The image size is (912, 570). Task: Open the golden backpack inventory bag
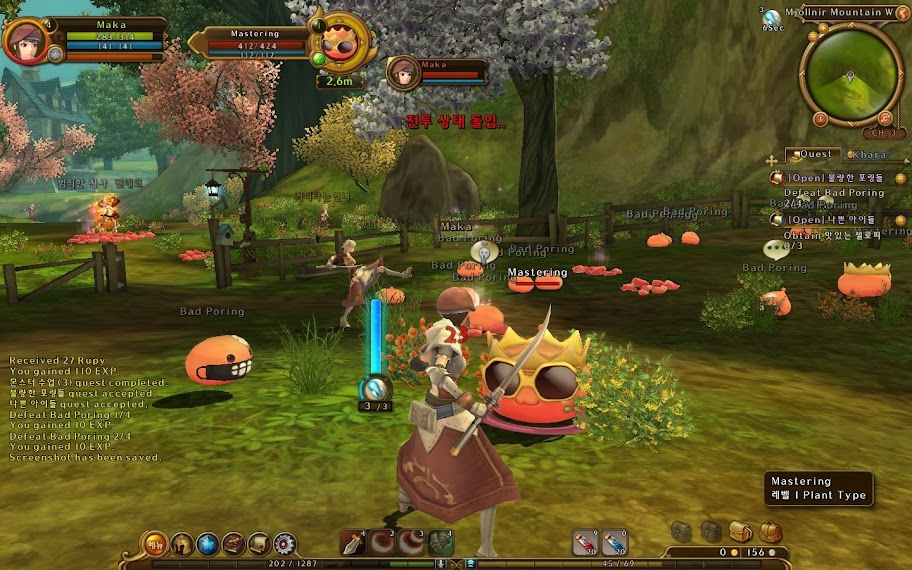pos(741,531)
